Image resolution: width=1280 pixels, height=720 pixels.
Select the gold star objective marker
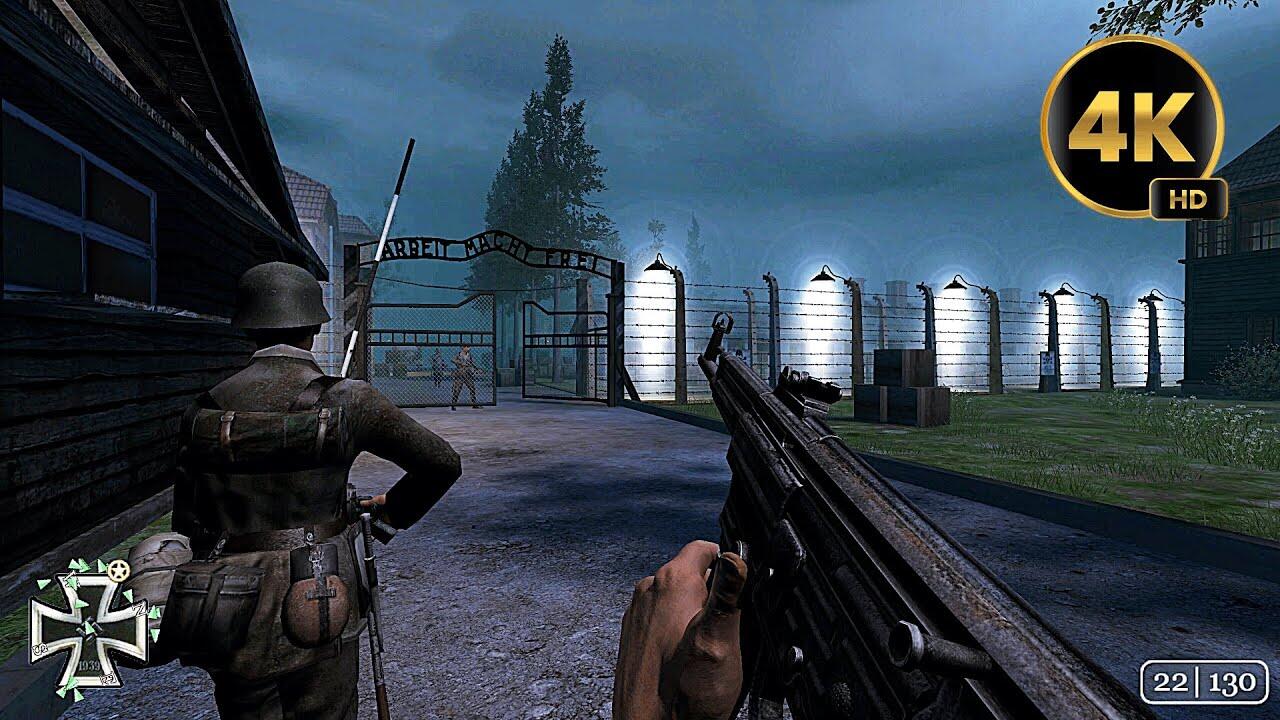coord(121,571)
